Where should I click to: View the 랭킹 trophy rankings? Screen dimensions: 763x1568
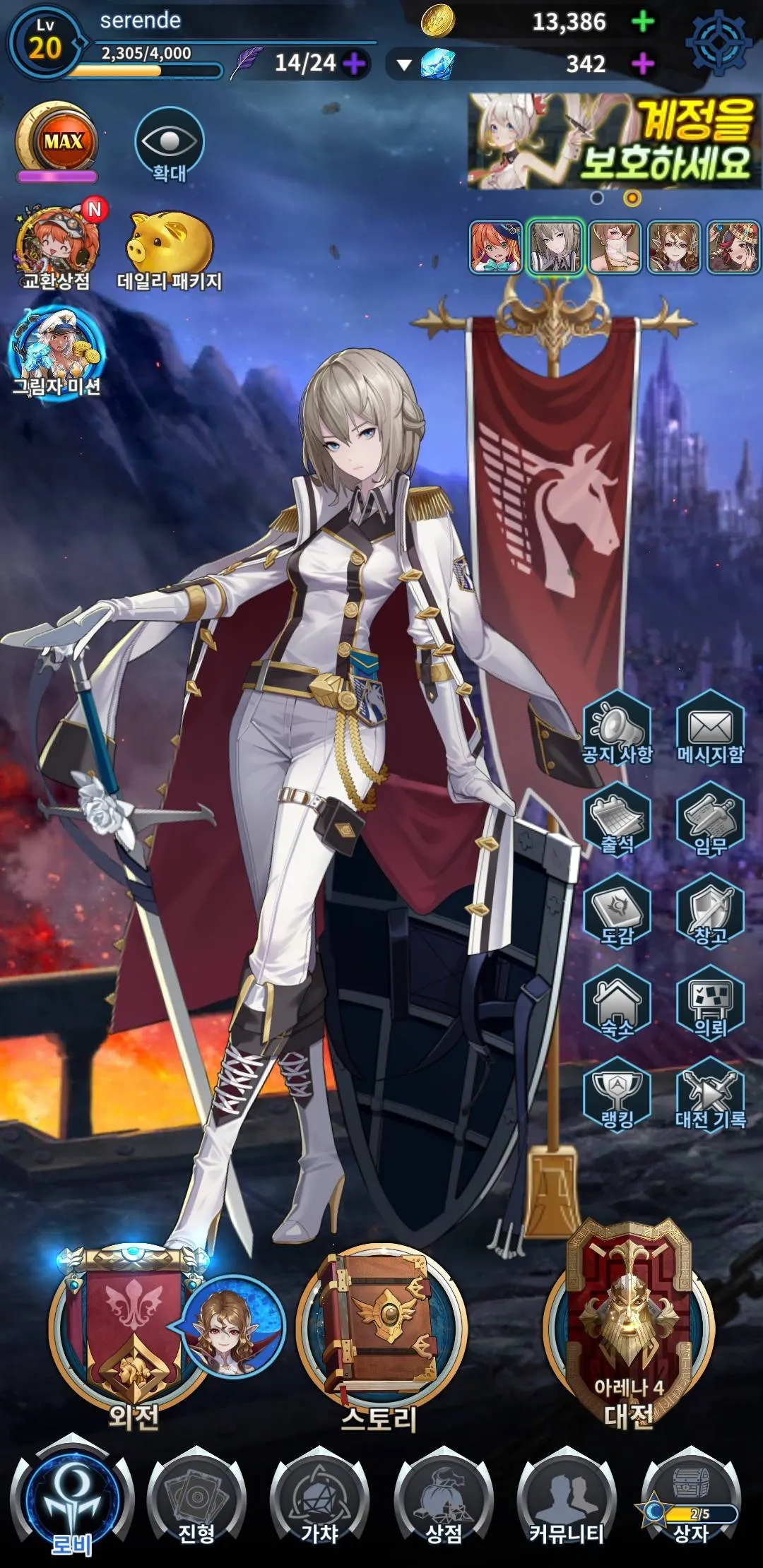point(617,1096)
